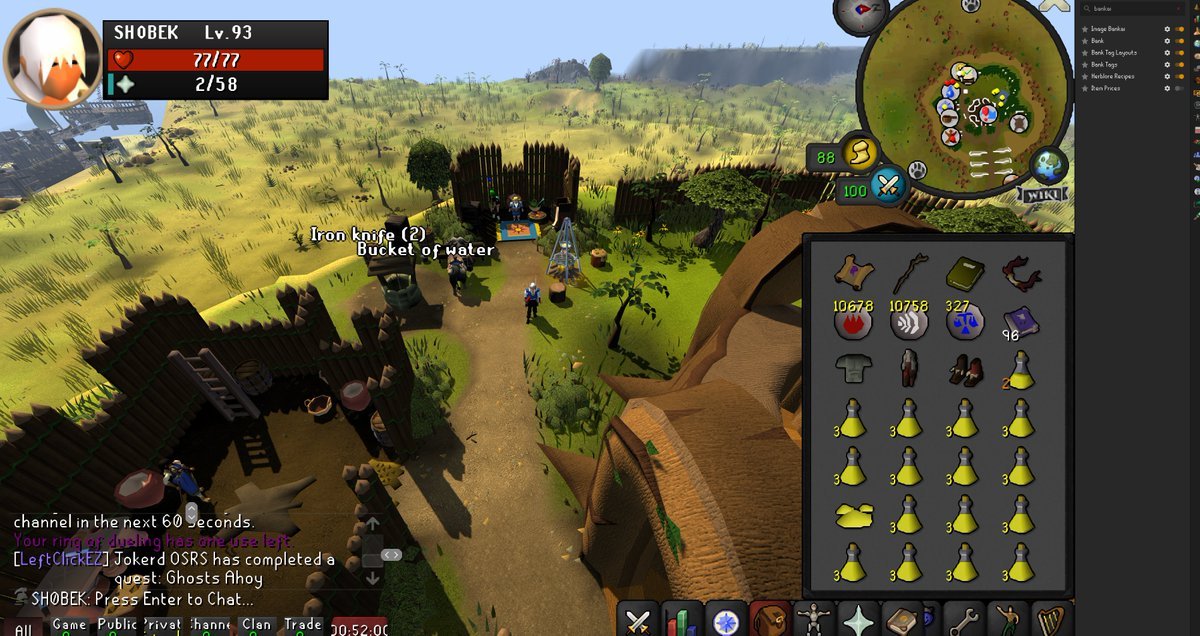Switch chat to the Clan tab
This screenshot has height=636, width=1200.
tap(256, 625)
